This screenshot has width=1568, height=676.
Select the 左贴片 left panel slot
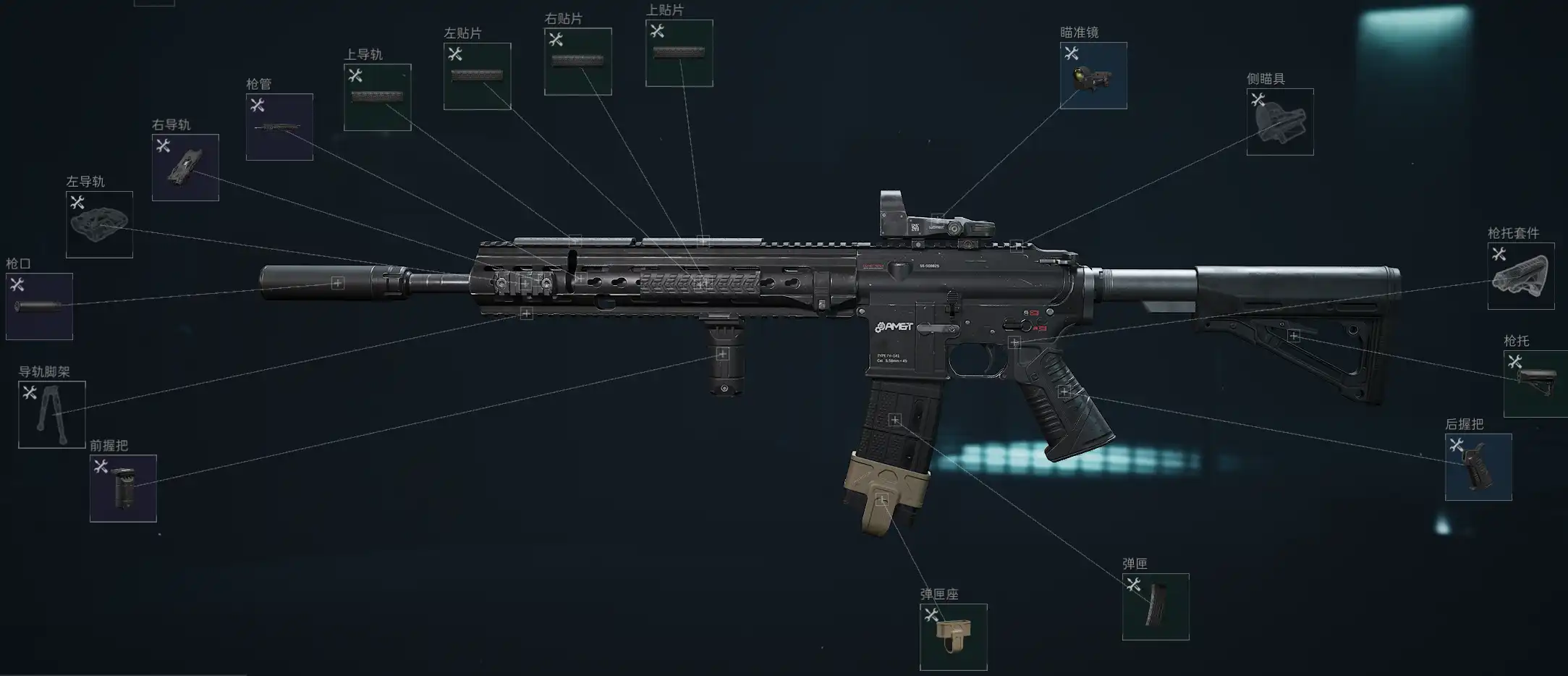coord(477,76)
